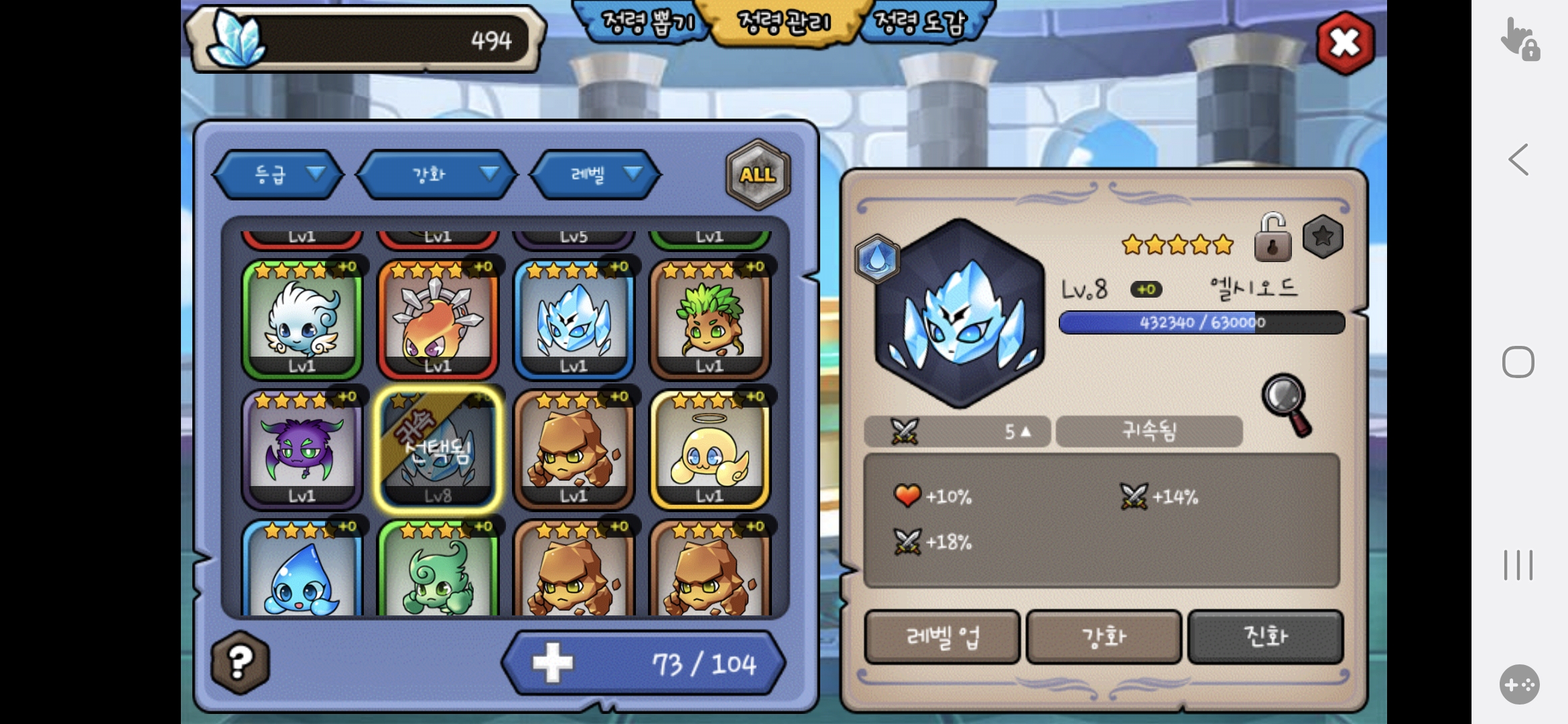Close the spirit screen with red X

point(1345,43)
